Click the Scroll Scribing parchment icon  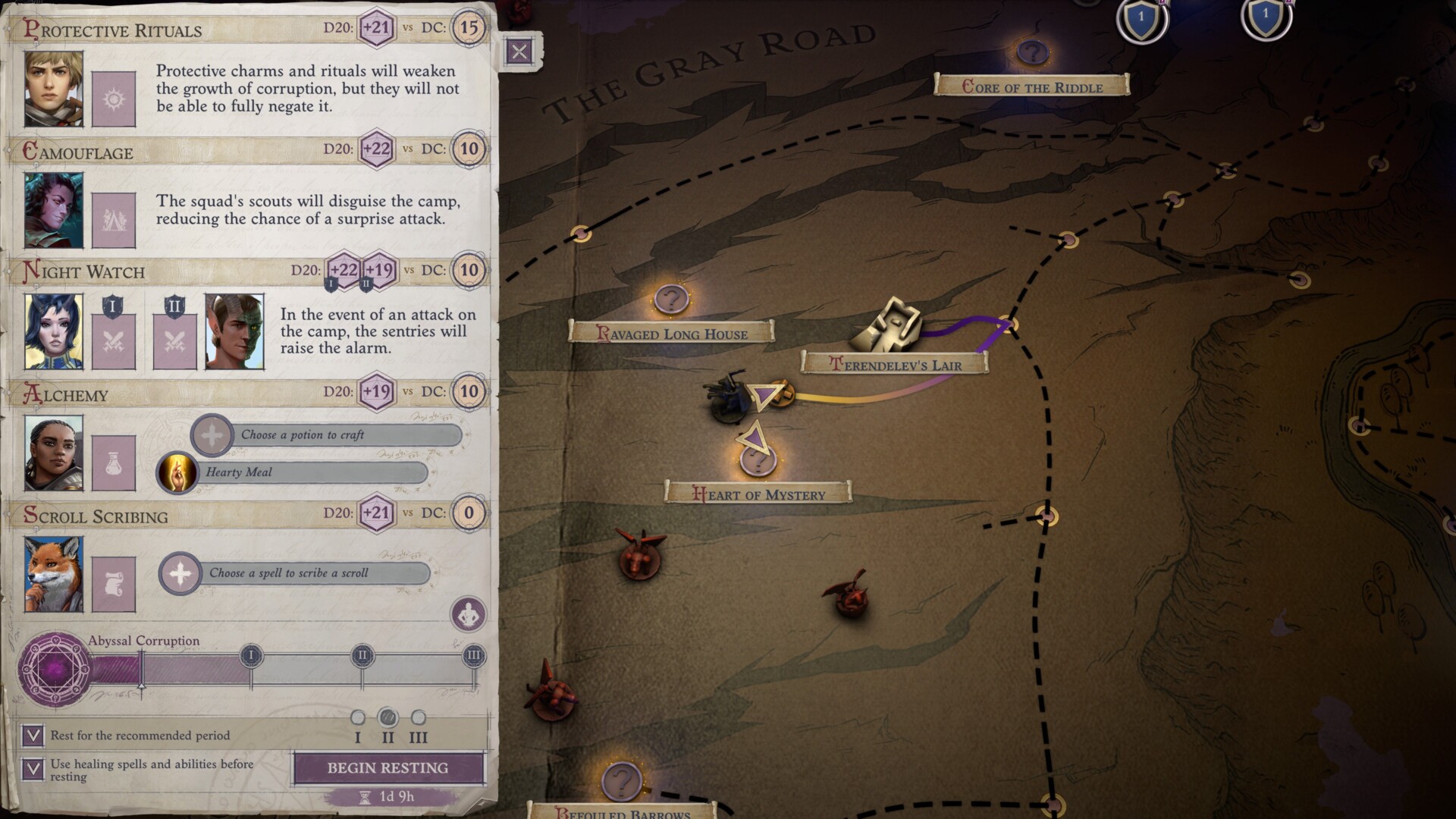click(x=114, y=584)
